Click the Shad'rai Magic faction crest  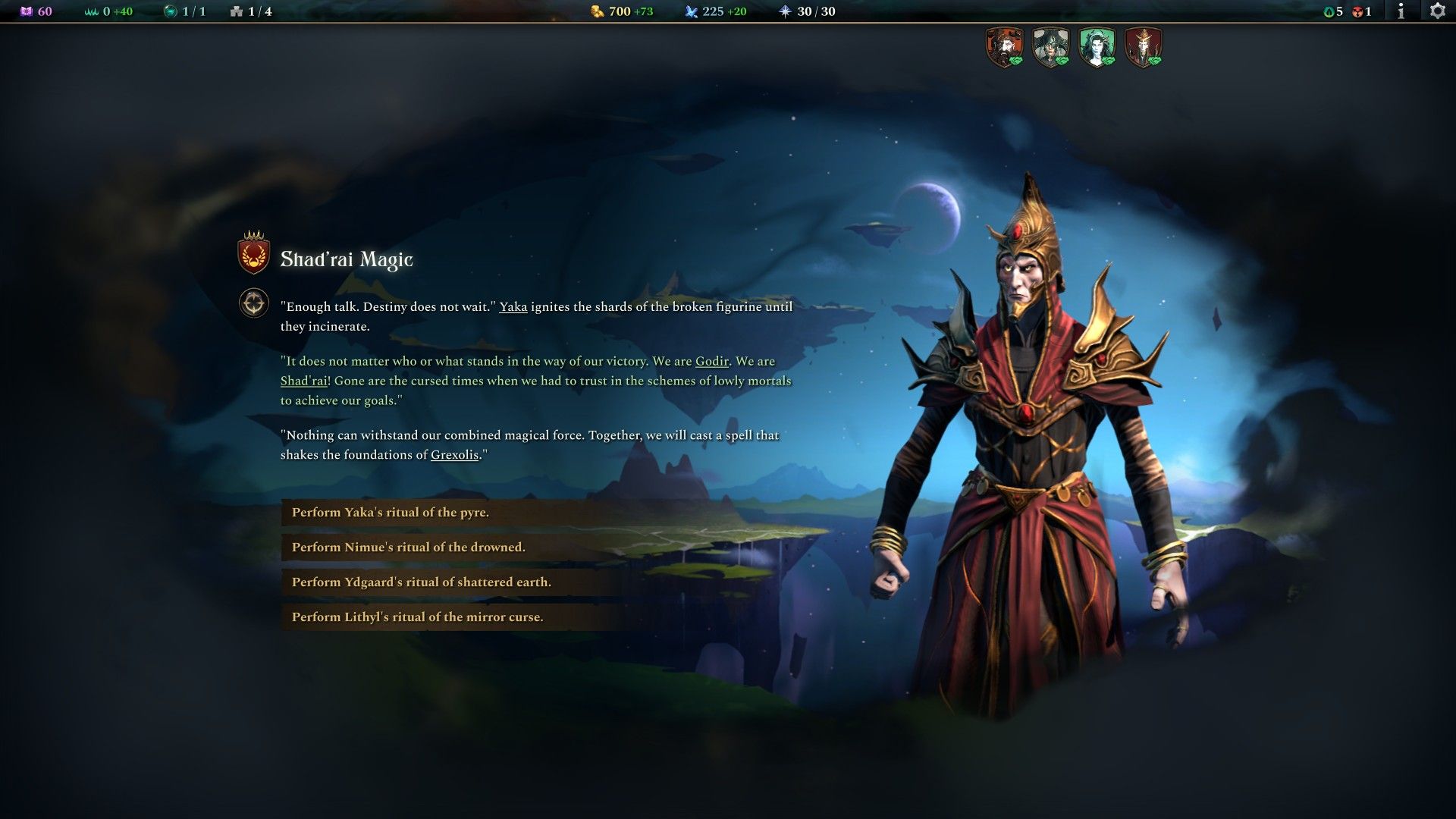(x=252, y=256)
